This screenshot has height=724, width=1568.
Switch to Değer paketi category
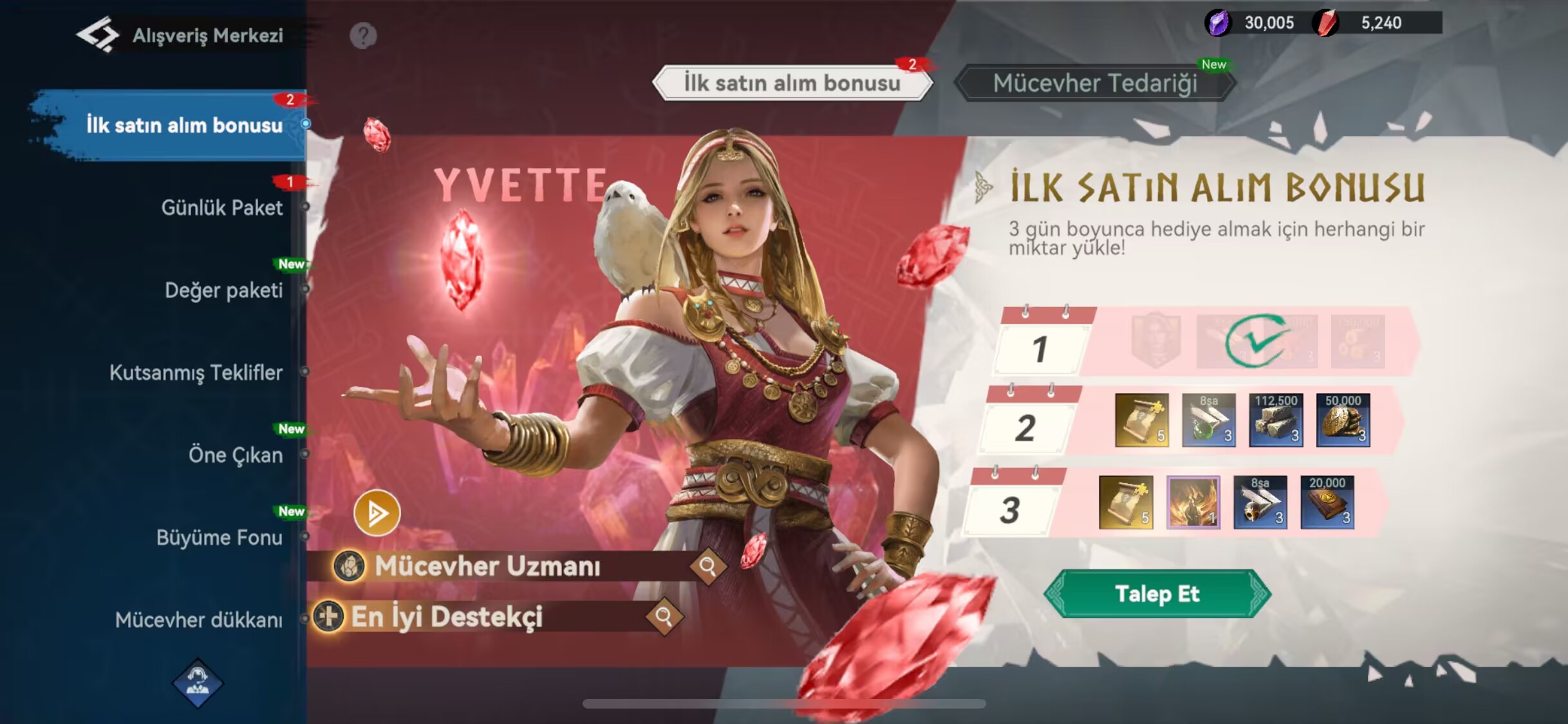click(x=223, y=290)
